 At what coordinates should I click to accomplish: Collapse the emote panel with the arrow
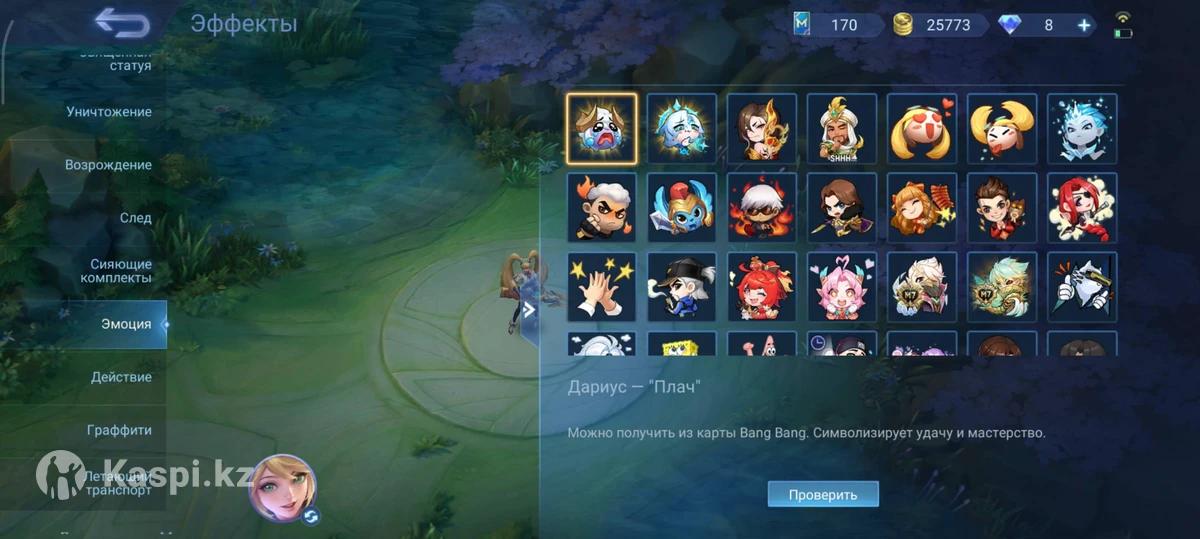[529, 310]
